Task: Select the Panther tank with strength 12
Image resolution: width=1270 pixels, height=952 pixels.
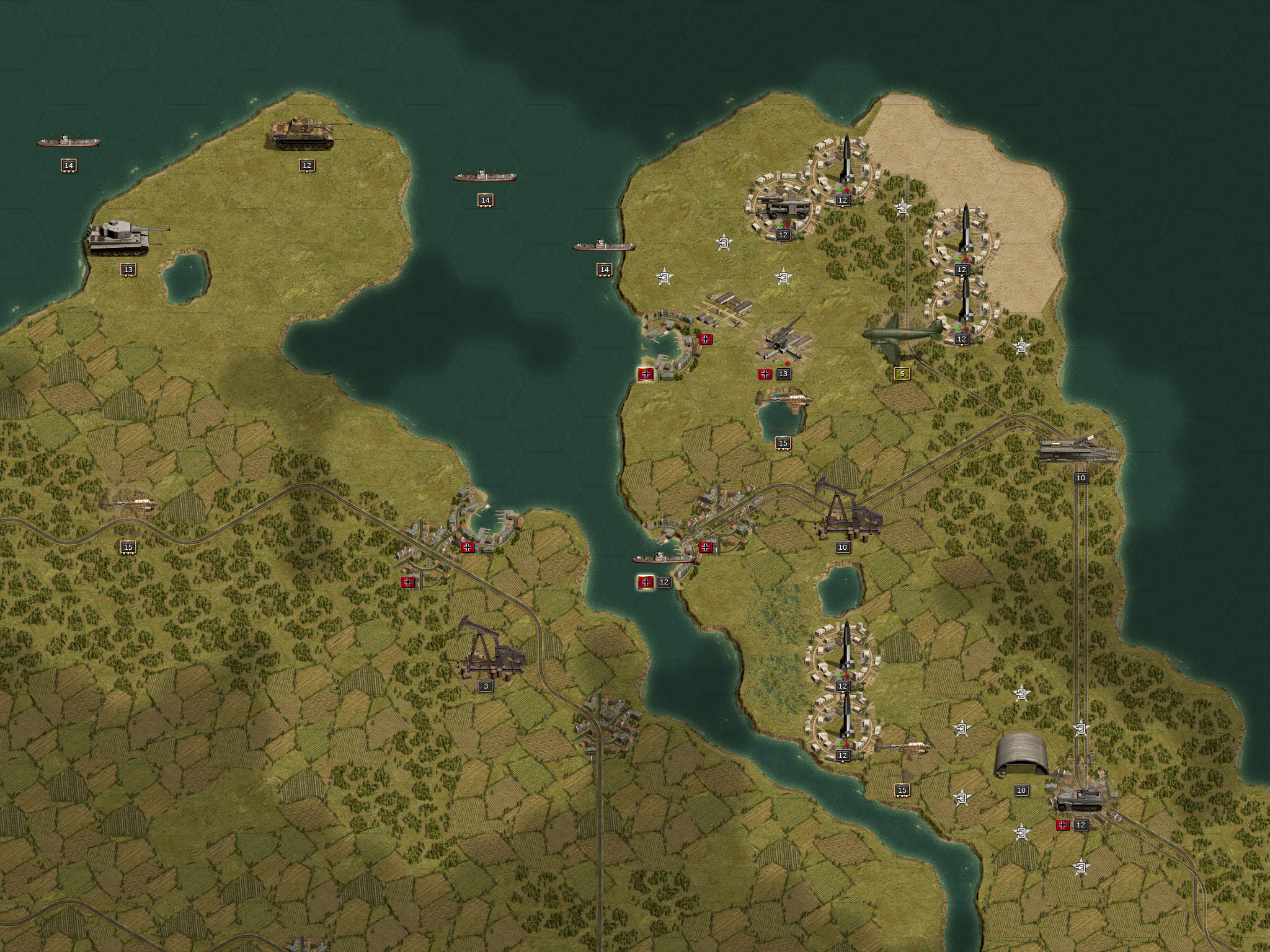Action: pos(303,132)
